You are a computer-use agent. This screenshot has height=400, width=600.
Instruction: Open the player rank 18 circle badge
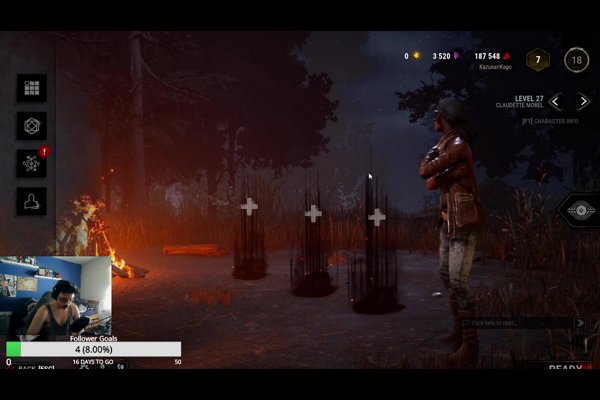pyautogui.click(x=576, y=60)
